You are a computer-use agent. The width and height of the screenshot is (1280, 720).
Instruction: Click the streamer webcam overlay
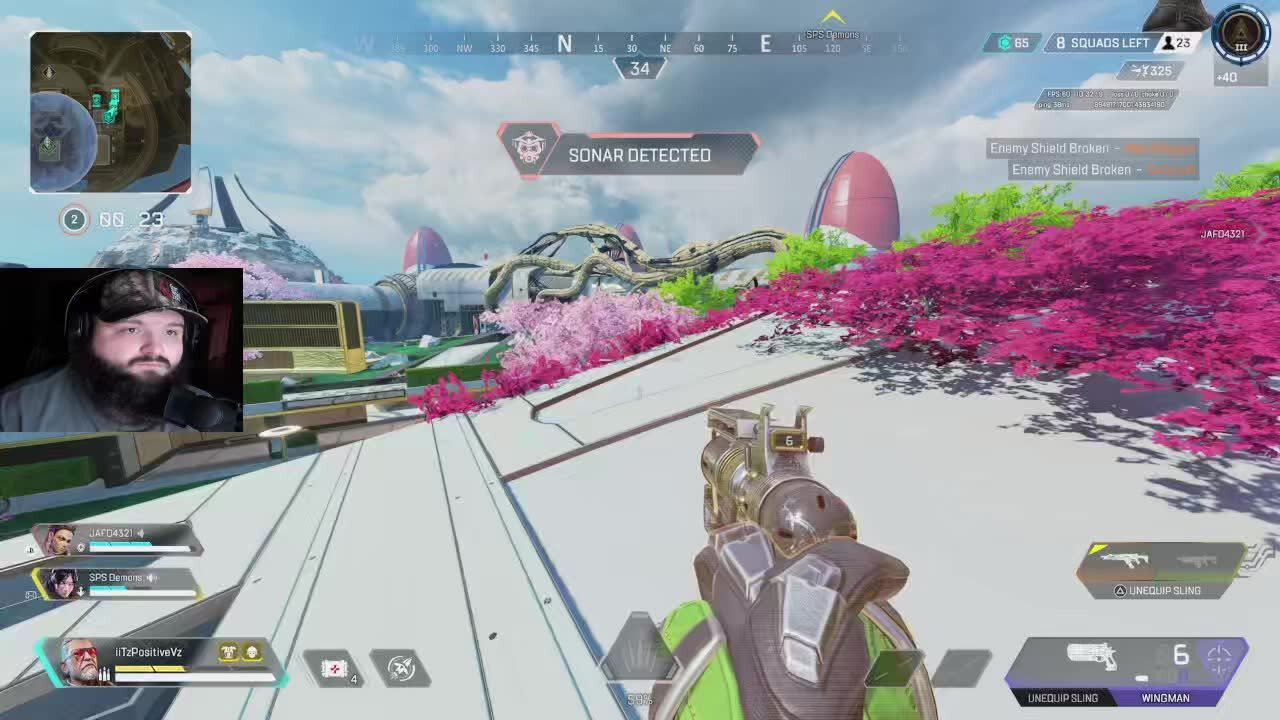point(121,349)
